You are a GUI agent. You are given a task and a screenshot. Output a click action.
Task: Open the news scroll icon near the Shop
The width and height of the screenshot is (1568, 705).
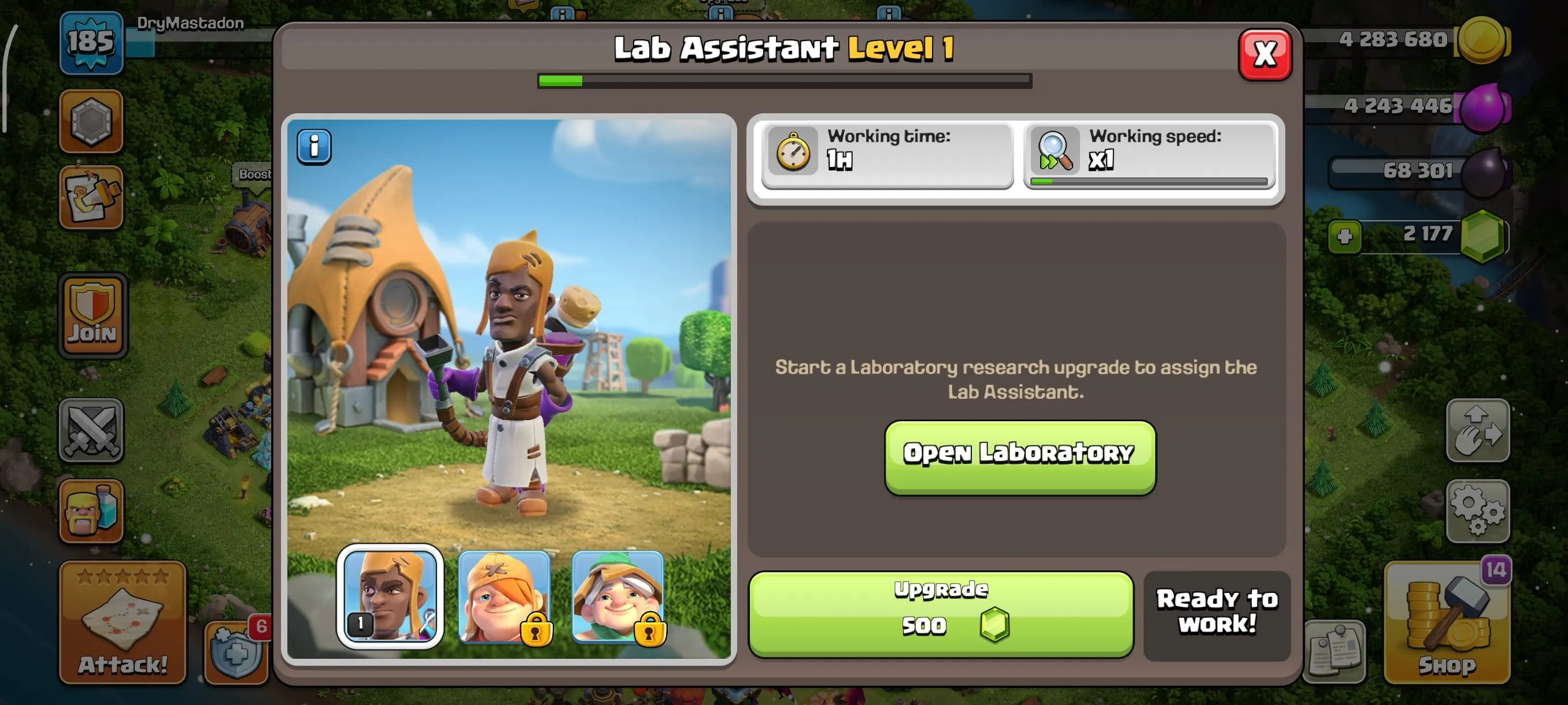tap(1337, 652)
